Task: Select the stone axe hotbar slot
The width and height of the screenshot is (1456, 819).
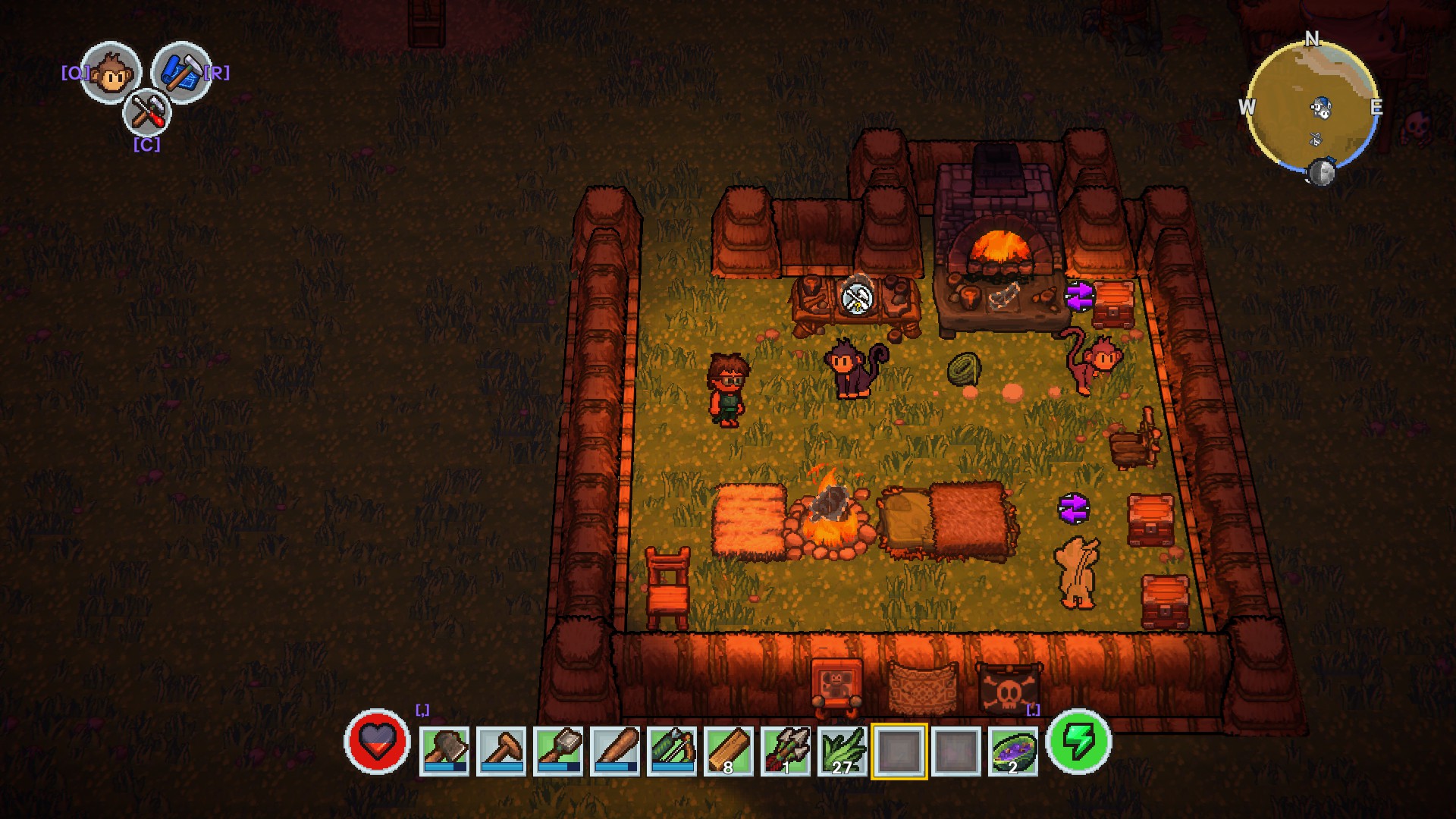Action: point(444,750)
